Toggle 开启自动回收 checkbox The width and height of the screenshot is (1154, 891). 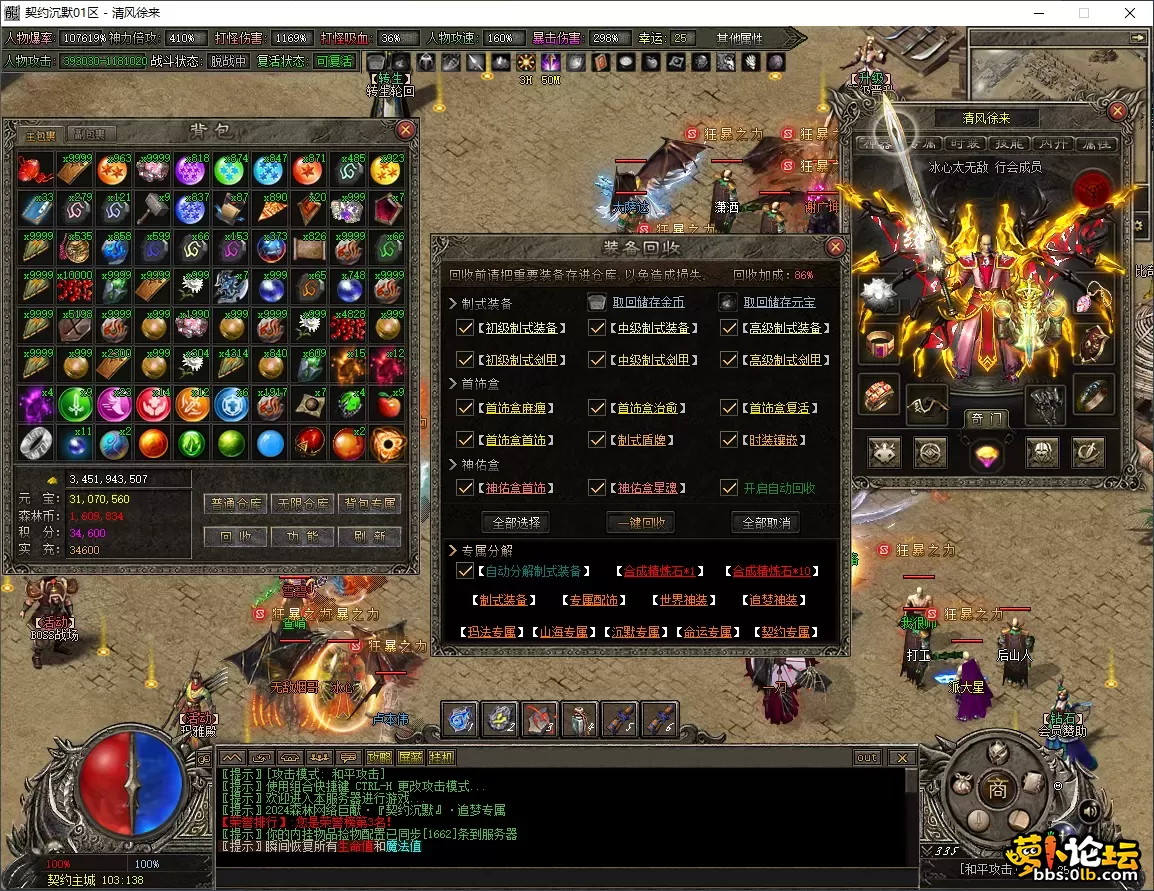click(730, 489)
